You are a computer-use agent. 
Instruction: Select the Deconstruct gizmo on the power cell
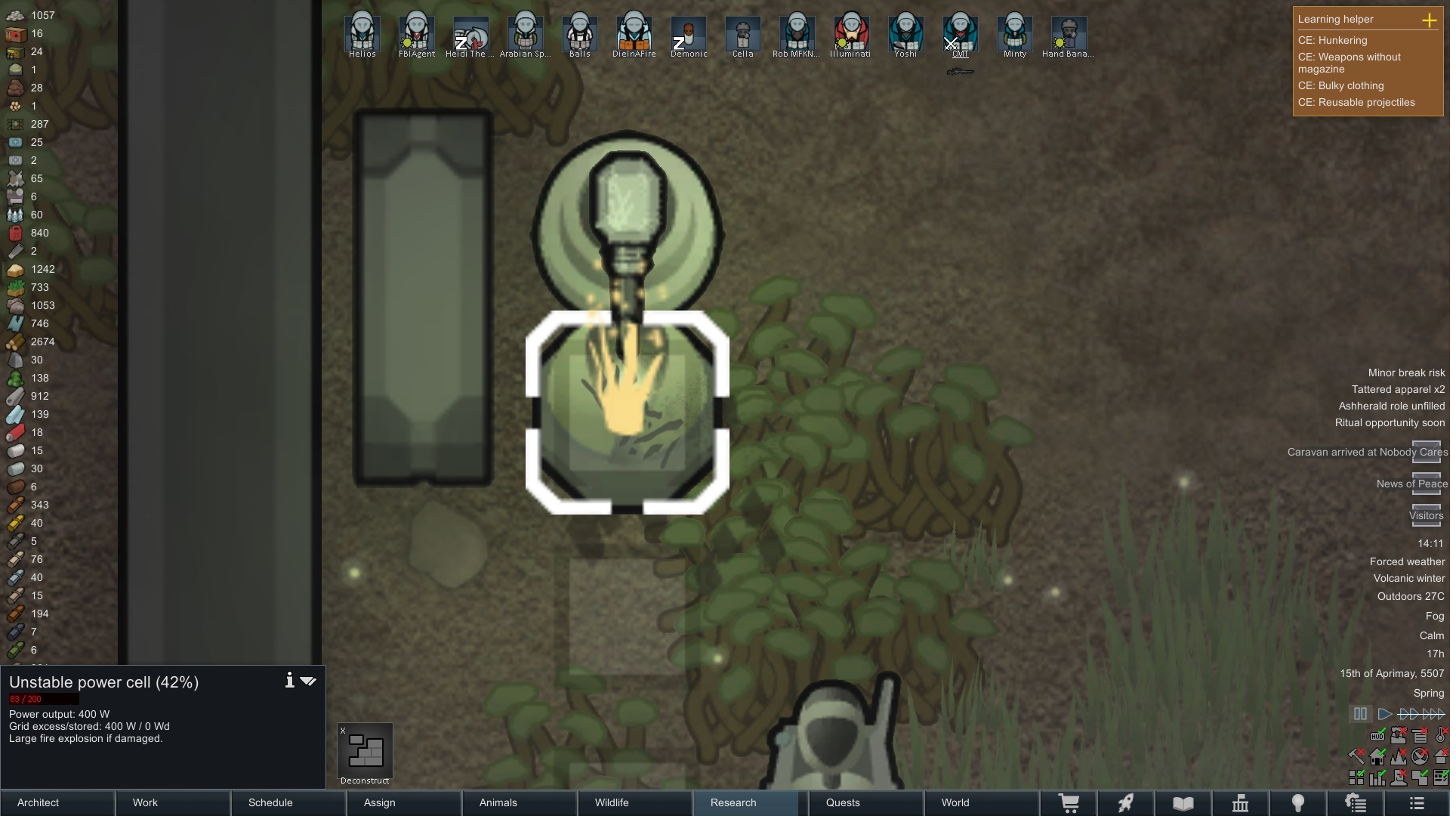click(x=365, y=752)
